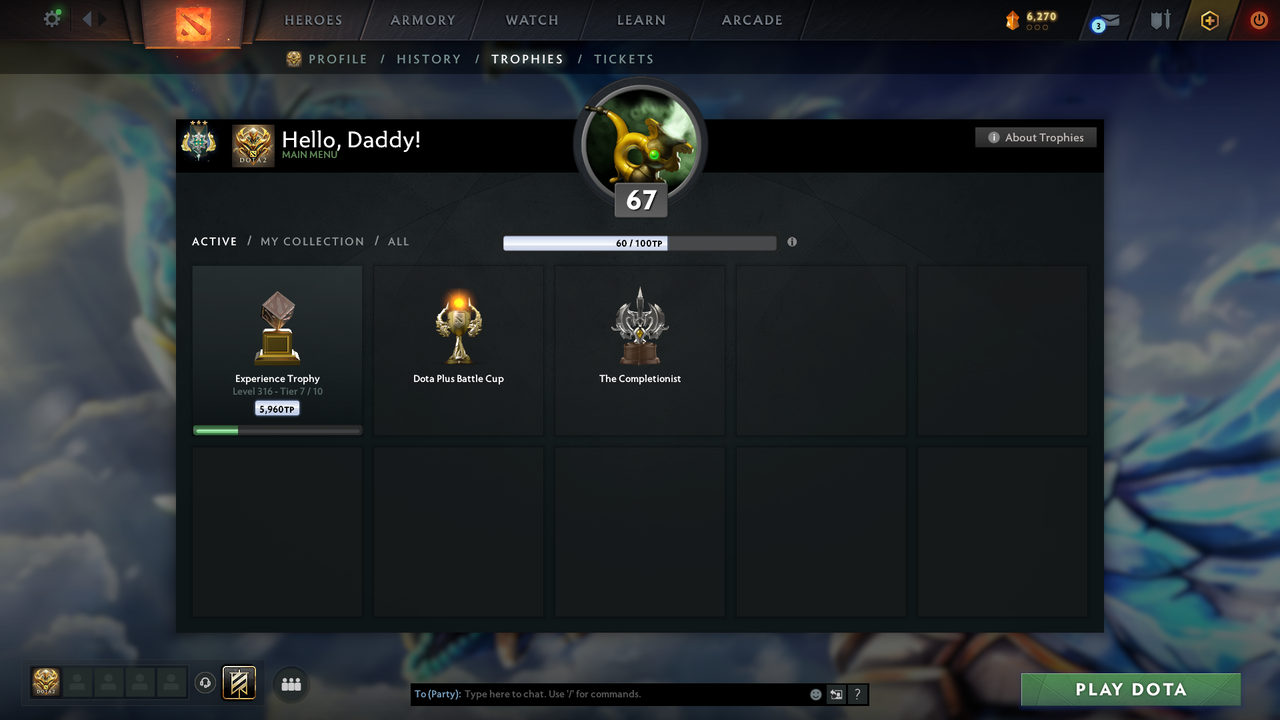
Task: Open the ARCADE menu
Action: coord(751,20)
